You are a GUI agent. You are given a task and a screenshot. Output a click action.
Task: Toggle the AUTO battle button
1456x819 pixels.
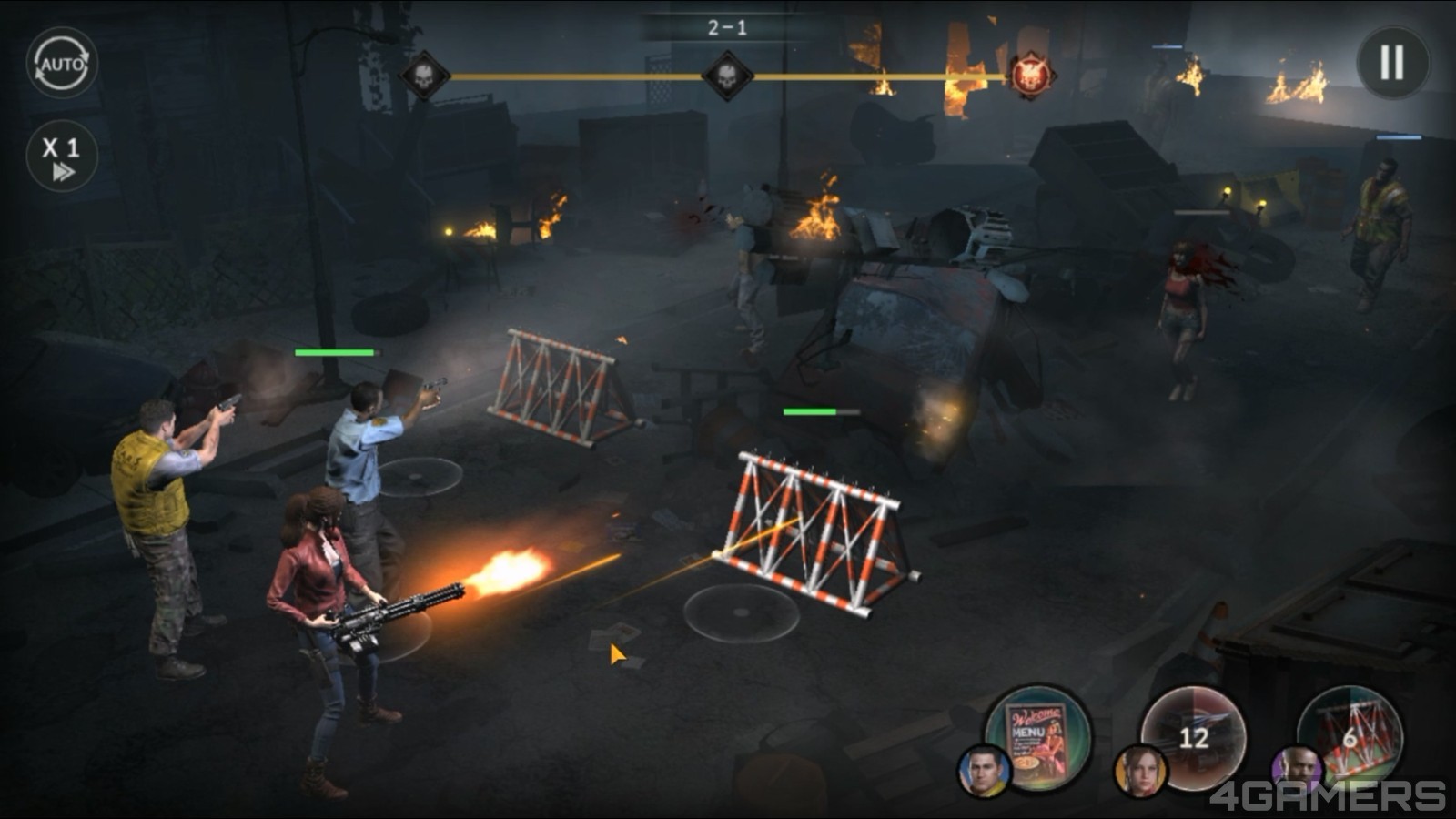point(61,64)
